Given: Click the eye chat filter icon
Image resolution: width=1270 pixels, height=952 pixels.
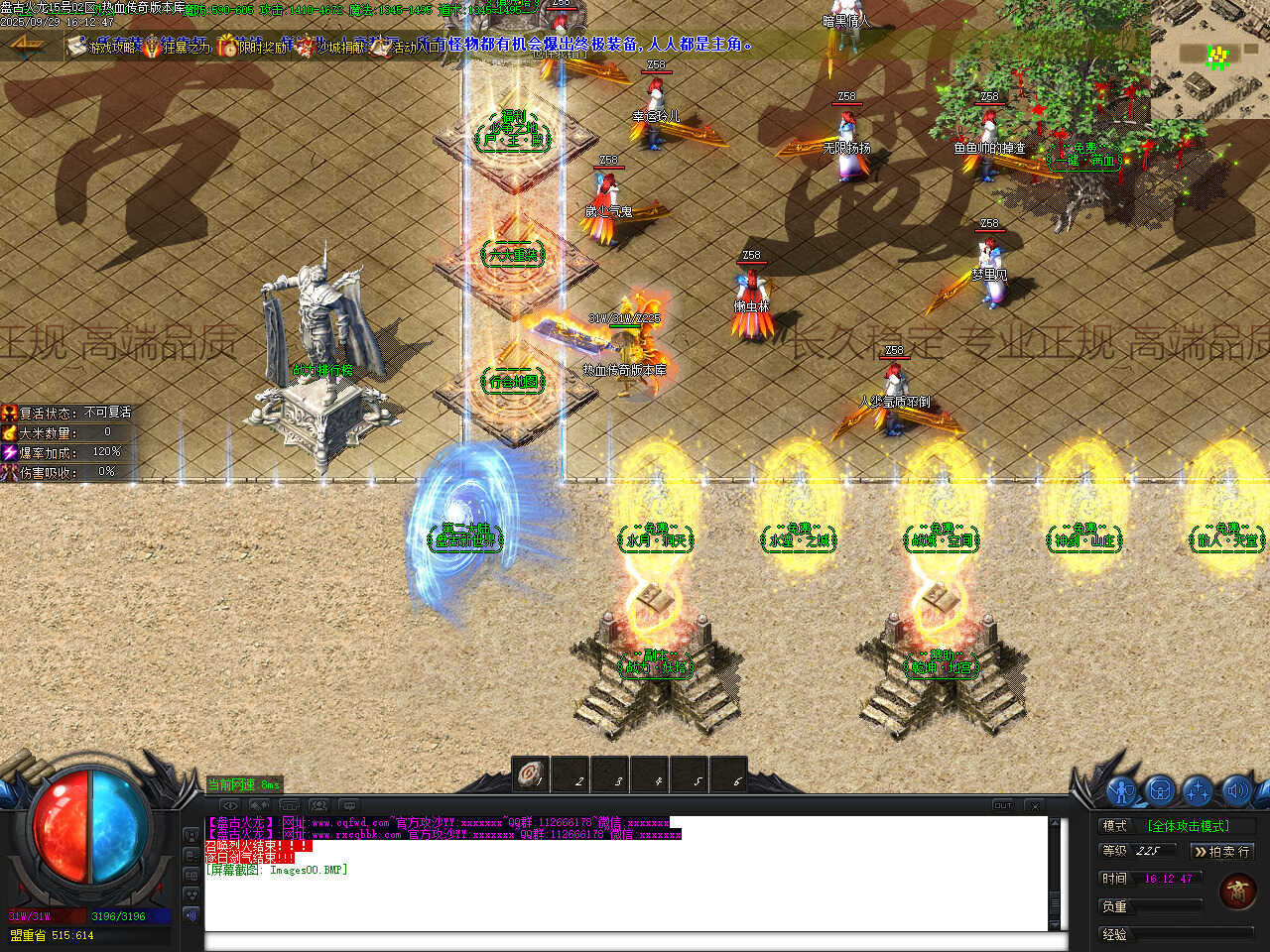Looking at the screenshot, I should pos(229,805).
